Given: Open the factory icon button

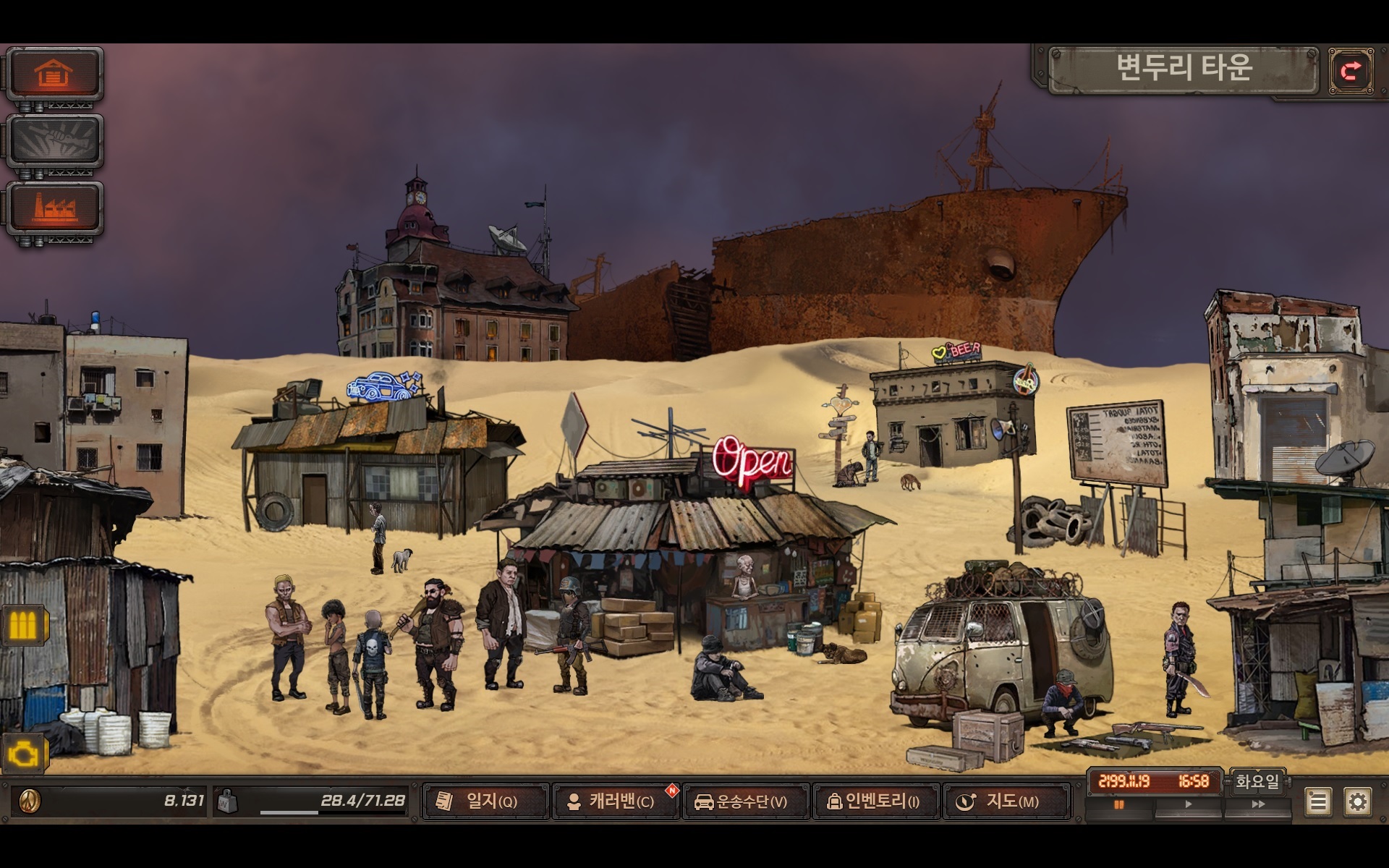Looking at the screenshot, I should (x=54, y=208).
